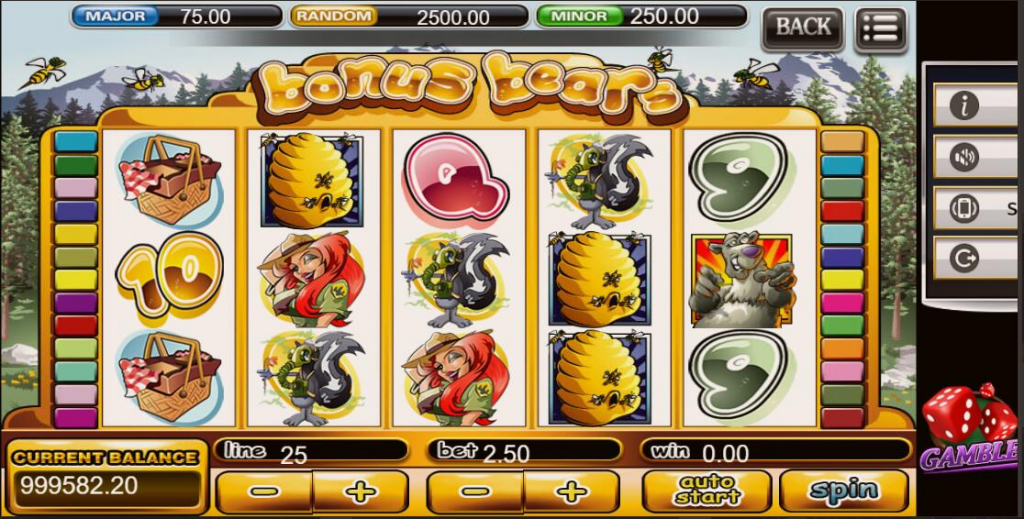The image size is (1024, 519).
Task: Lower the bet amount
Action: point(475,492)
